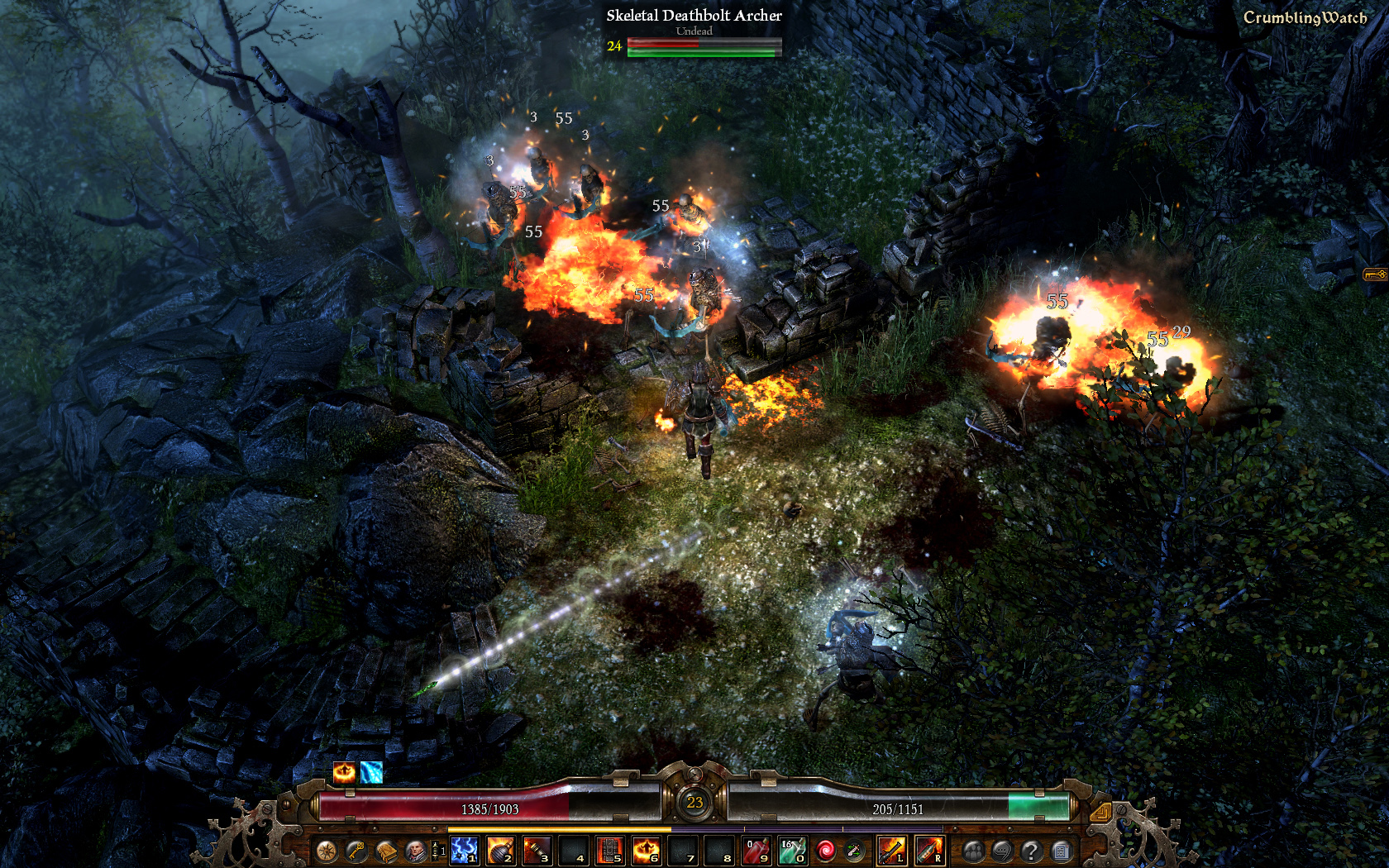This screenshot has height=868, width=1389.
Task: Use the canister bomb skill in slot 3
Action: (537, 850)
